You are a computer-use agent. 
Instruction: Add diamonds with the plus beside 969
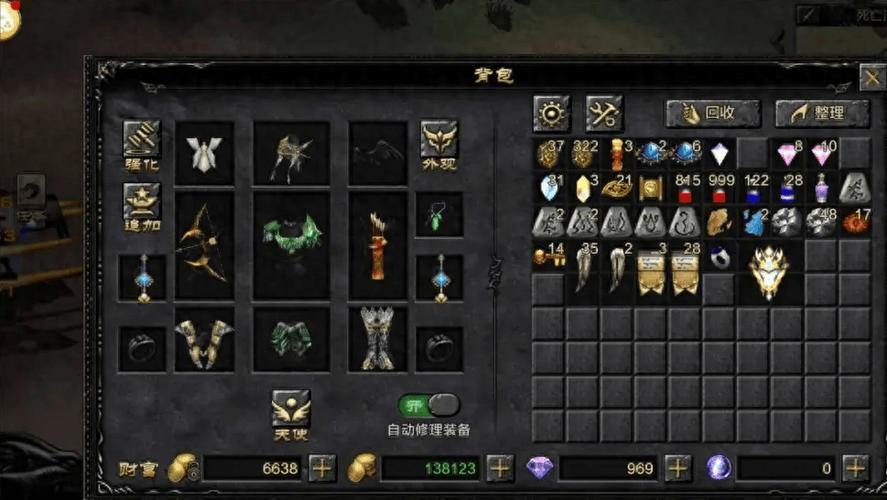point(678,467)
